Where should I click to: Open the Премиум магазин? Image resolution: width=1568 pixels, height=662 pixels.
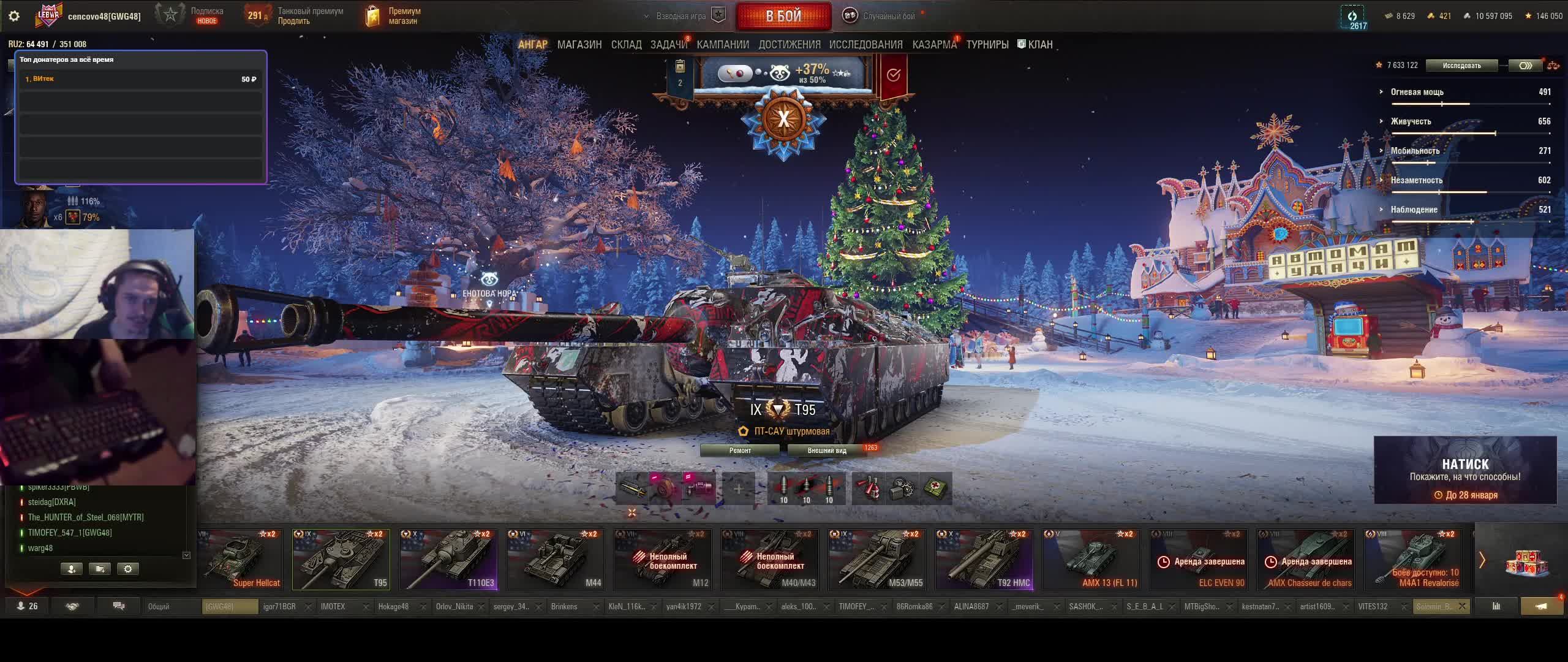pos(393,16)
